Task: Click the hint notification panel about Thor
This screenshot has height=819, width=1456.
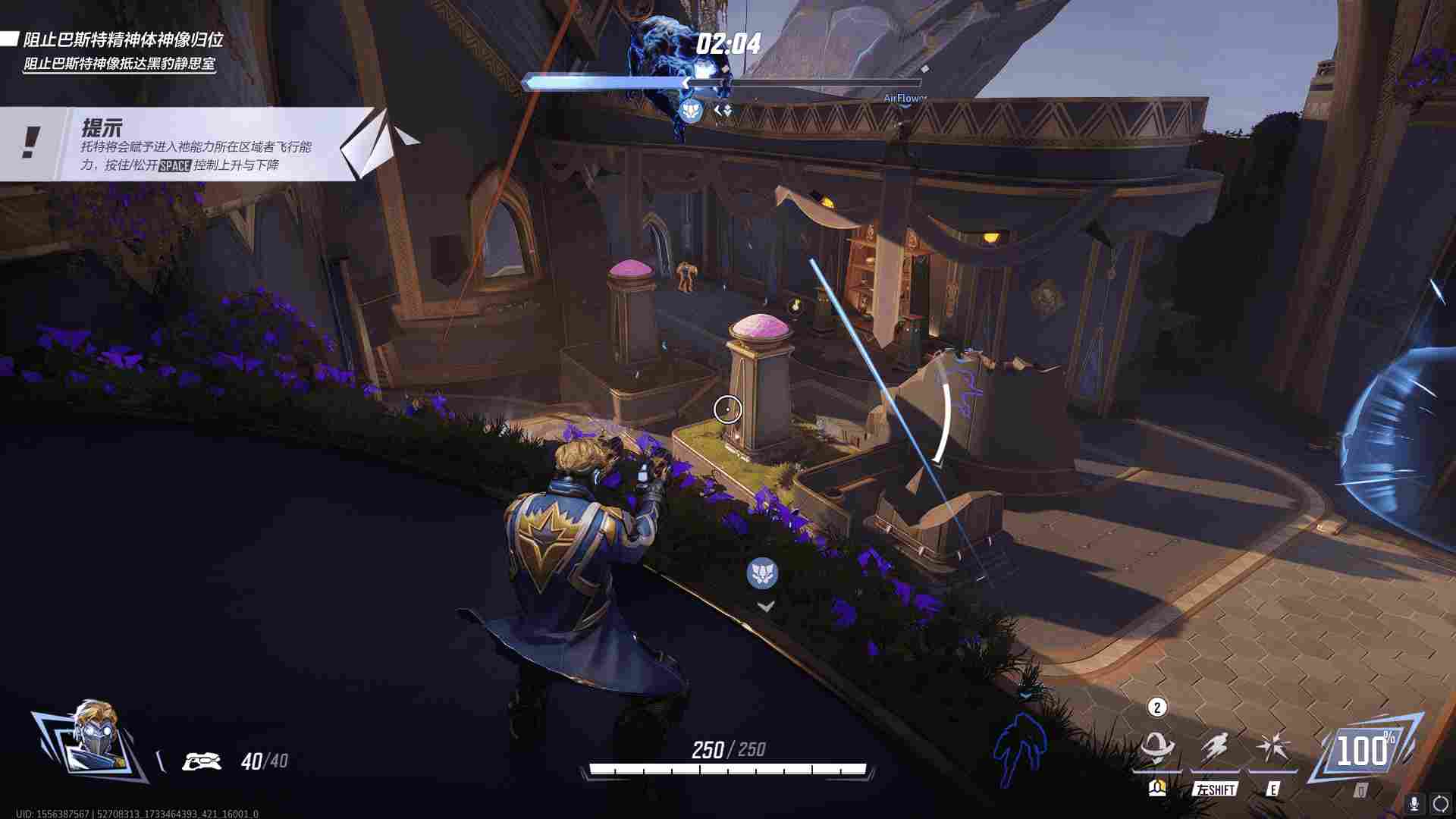Action: (190, 144)
